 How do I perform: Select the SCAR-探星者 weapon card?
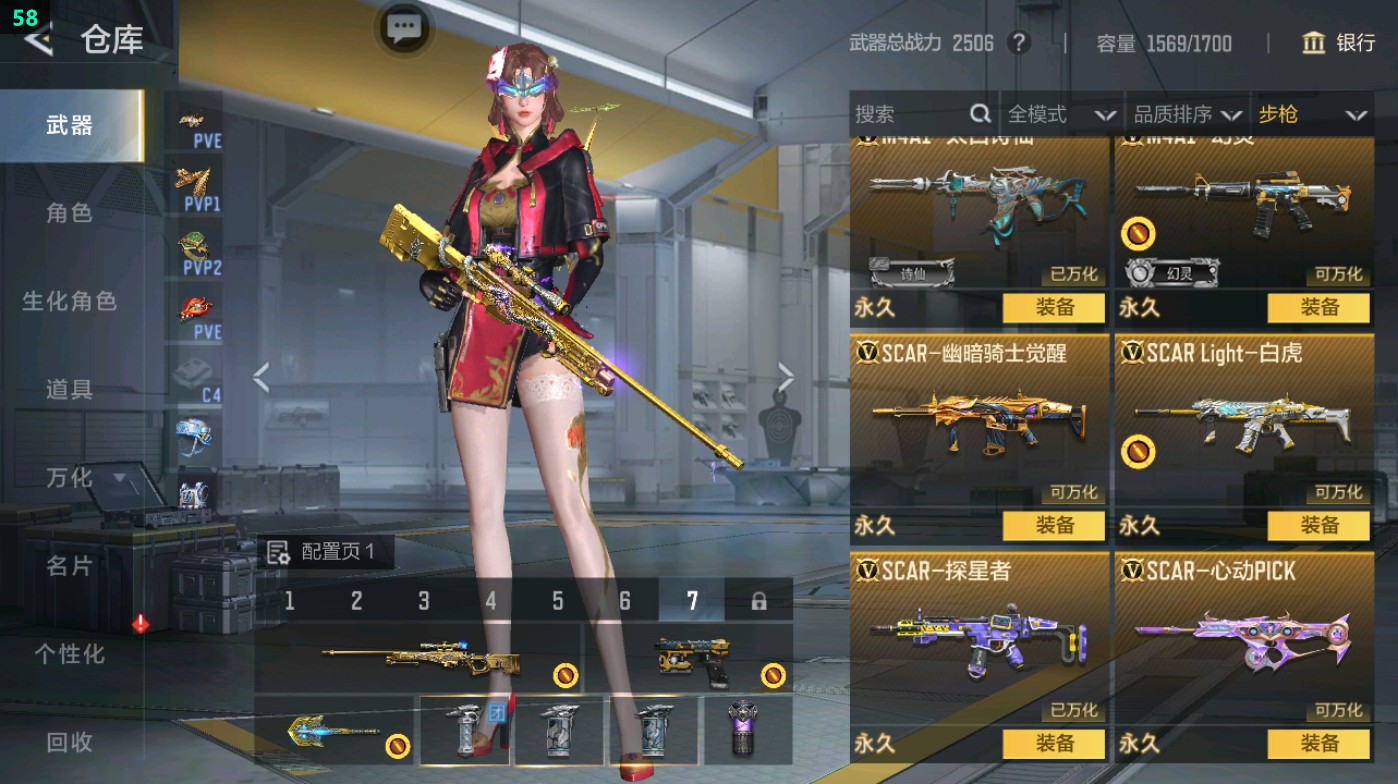[978, 640]
